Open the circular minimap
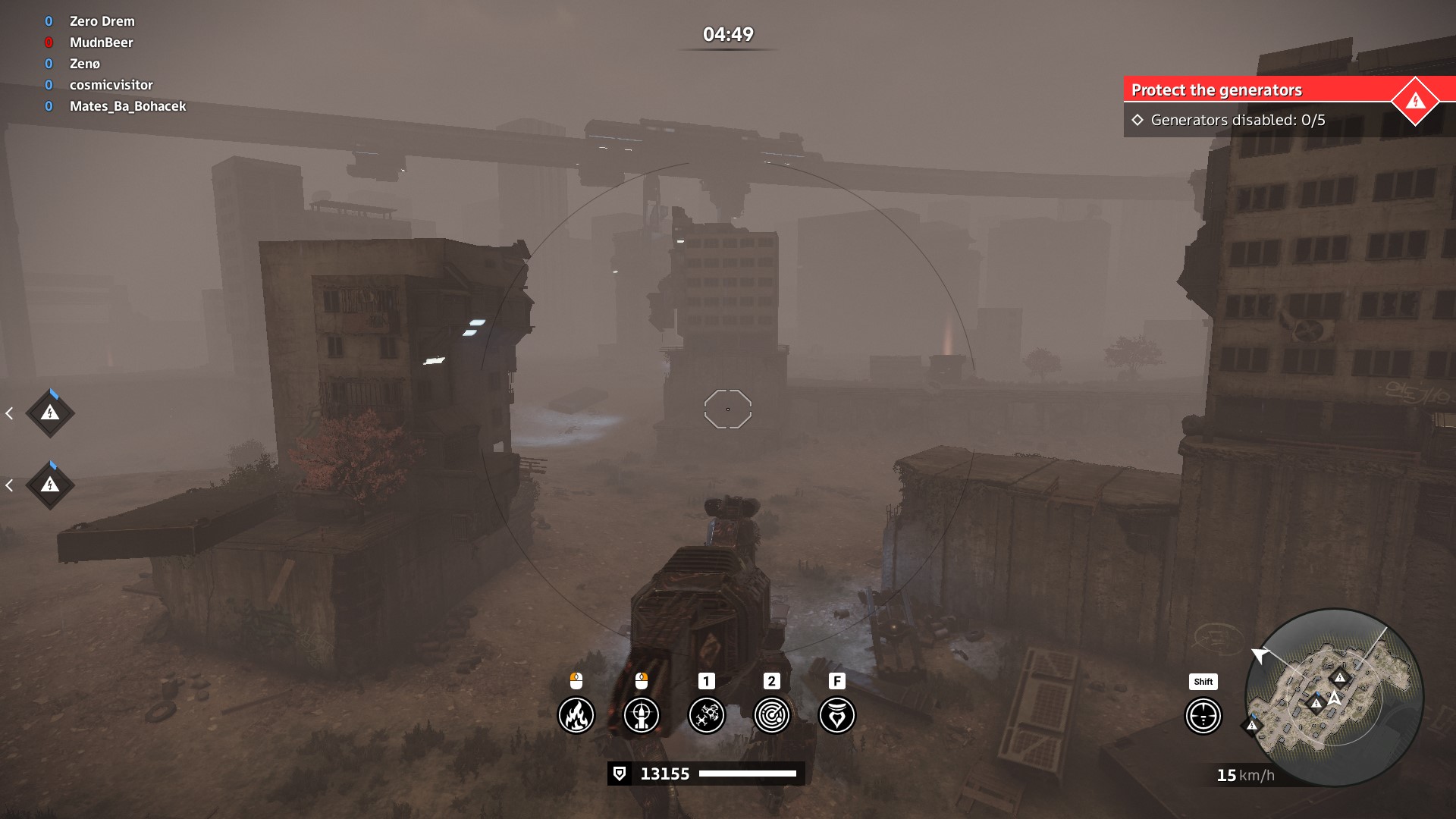Screen dimensions: 1456x819 click(1335, 698)
